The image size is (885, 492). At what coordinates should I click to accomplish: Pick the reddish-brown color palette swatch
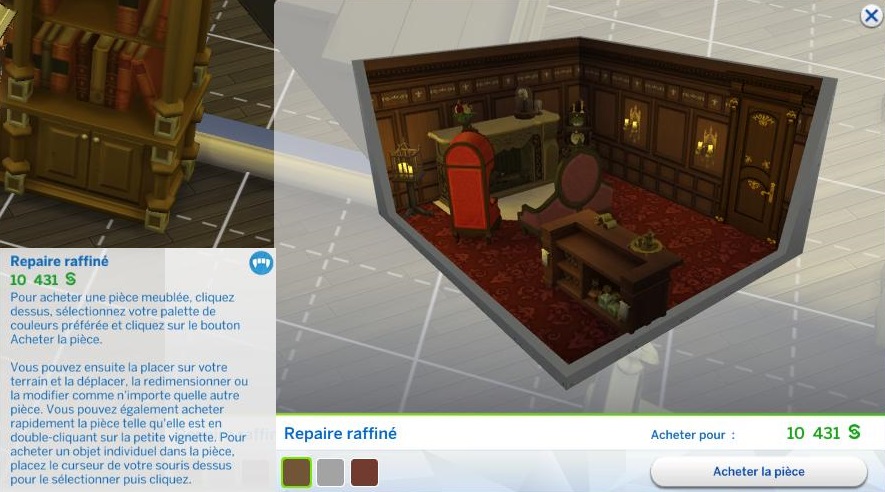point(365,472)
